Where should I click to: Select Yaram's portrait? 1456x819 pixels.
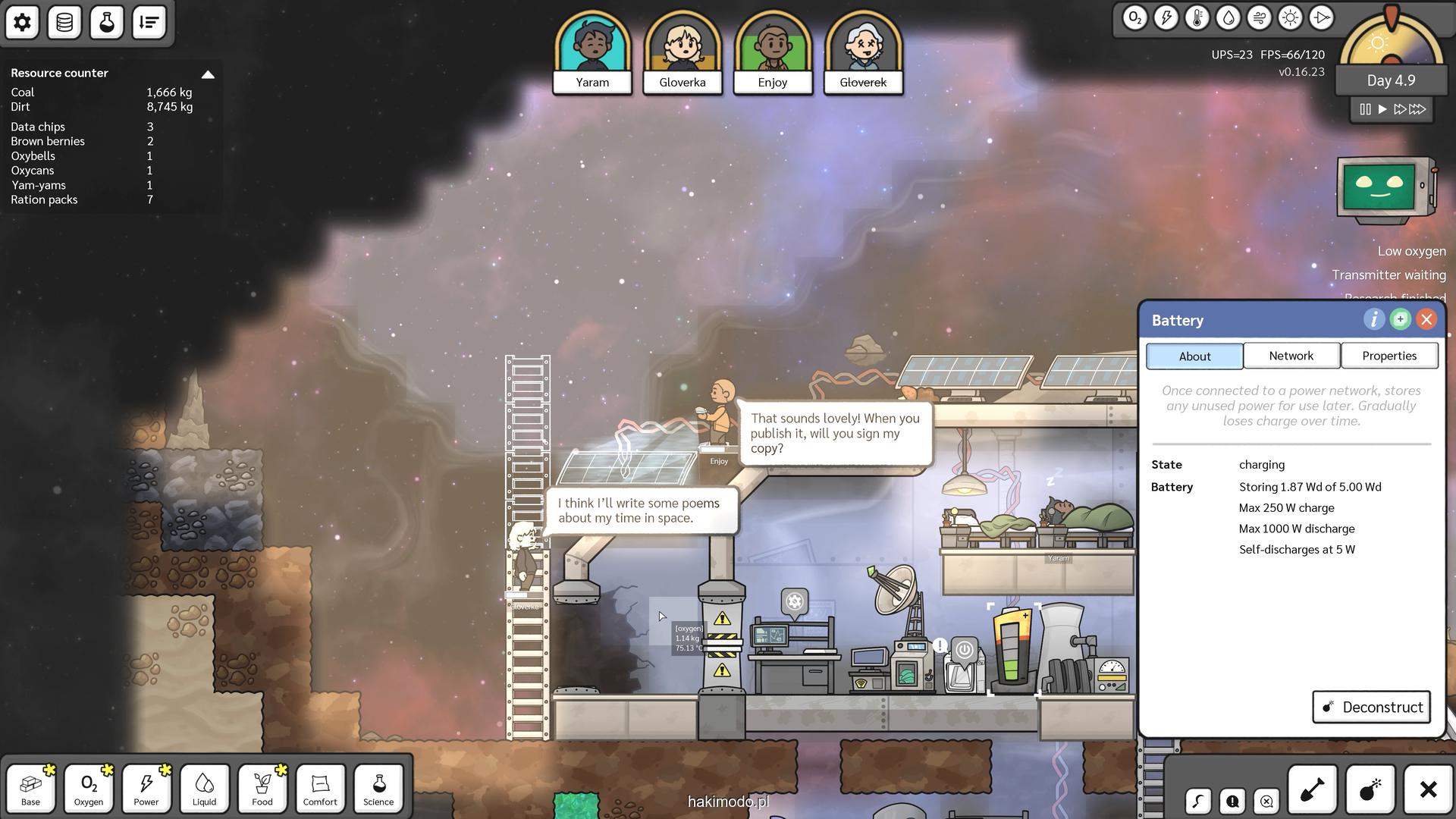click(592, 52)
